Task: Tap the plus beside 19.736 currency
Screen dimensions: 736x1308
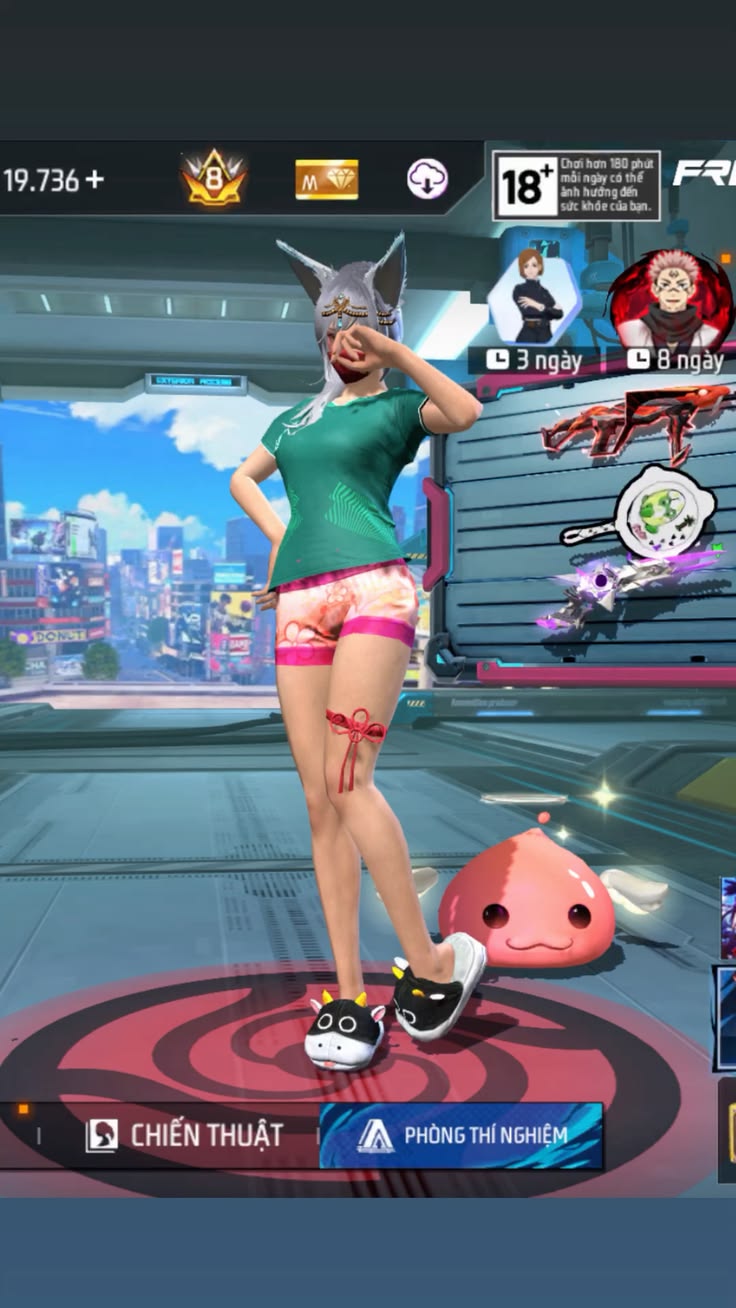Action: (x=94, y=180)
